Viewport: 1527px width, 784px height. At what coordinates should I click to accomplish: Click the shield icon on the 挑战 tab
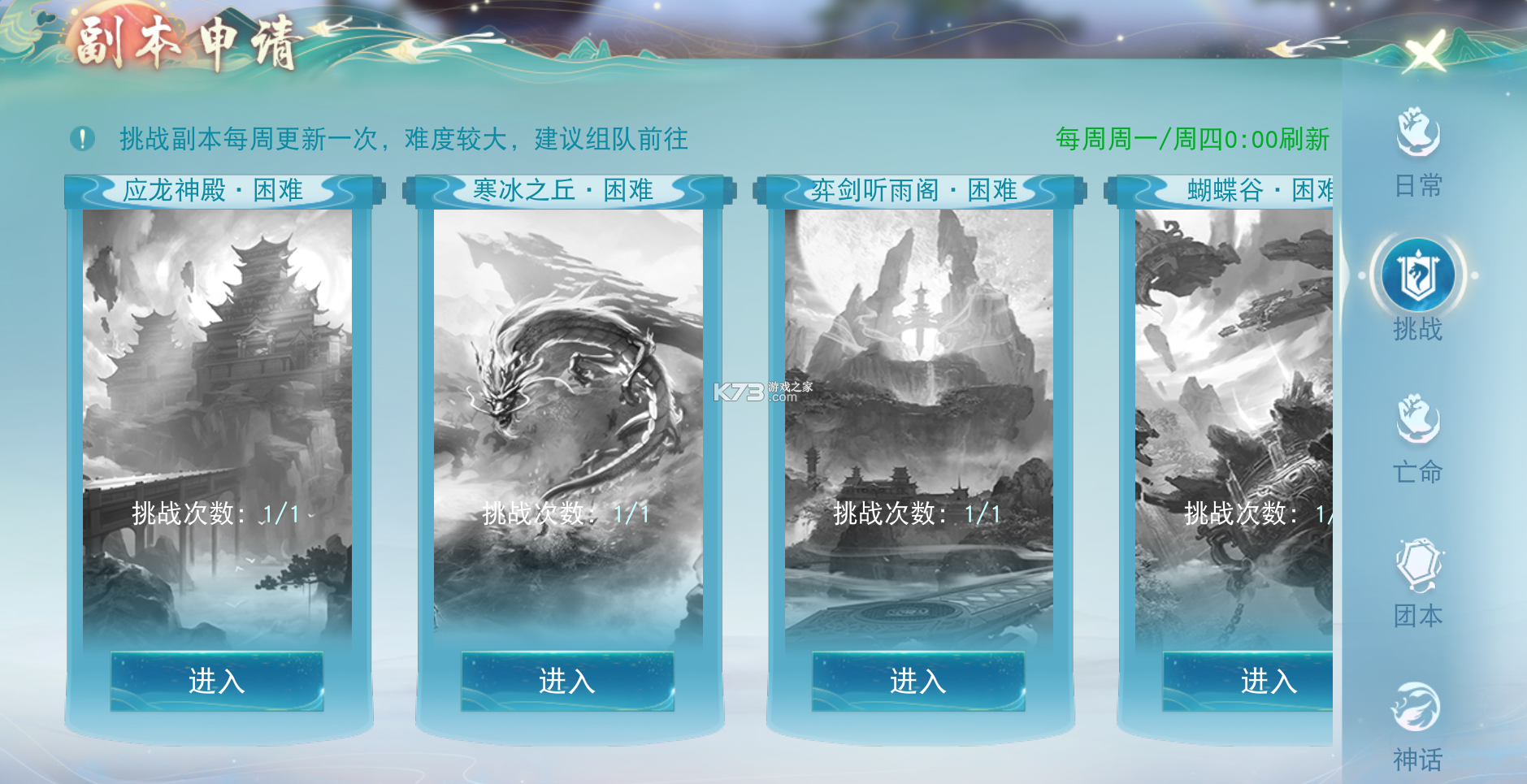[1417, 275]
